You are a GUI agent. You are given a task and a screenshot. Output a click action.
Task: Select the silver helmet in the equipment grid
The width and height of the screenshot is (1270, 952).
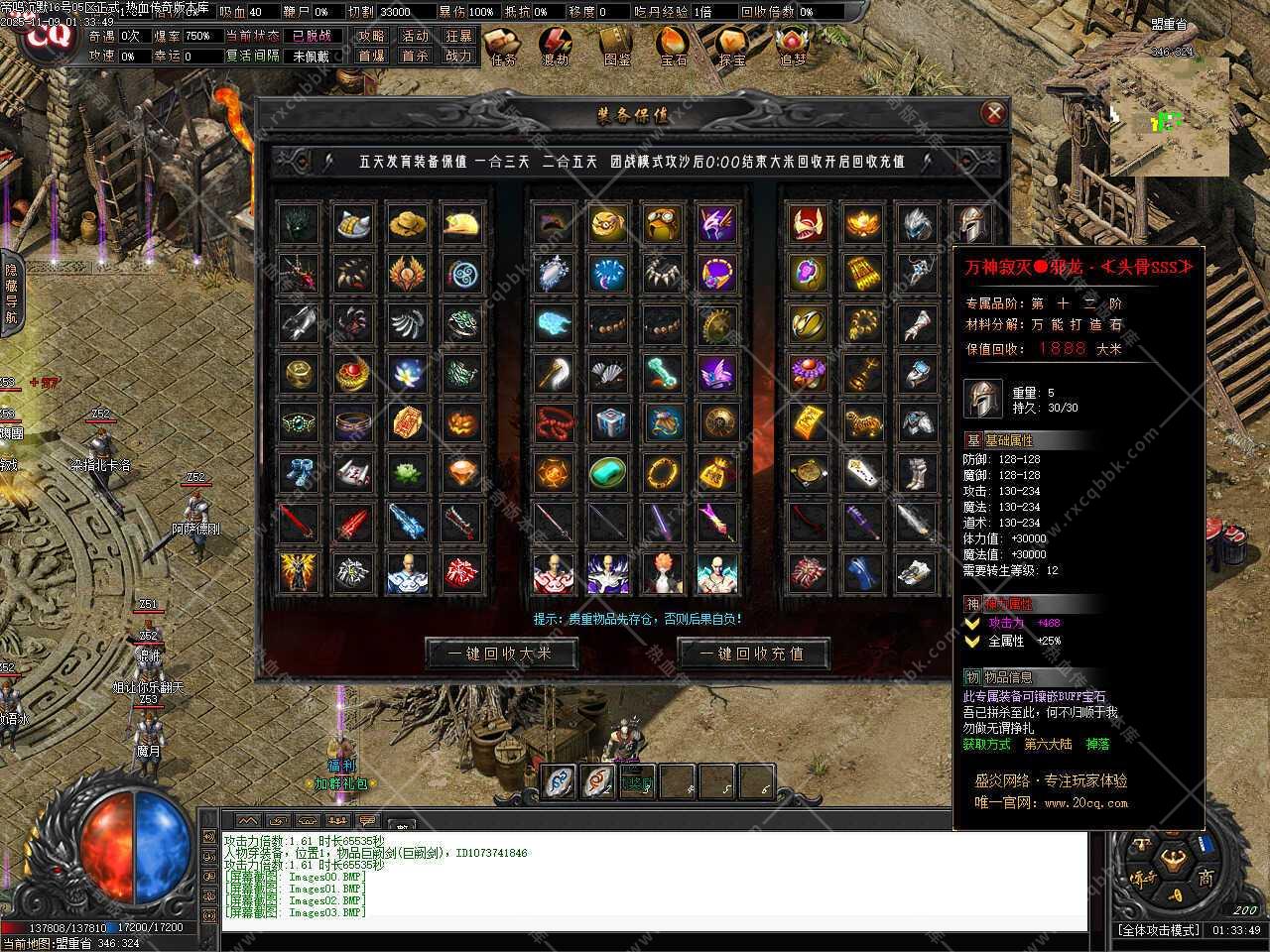pos(971,223)
